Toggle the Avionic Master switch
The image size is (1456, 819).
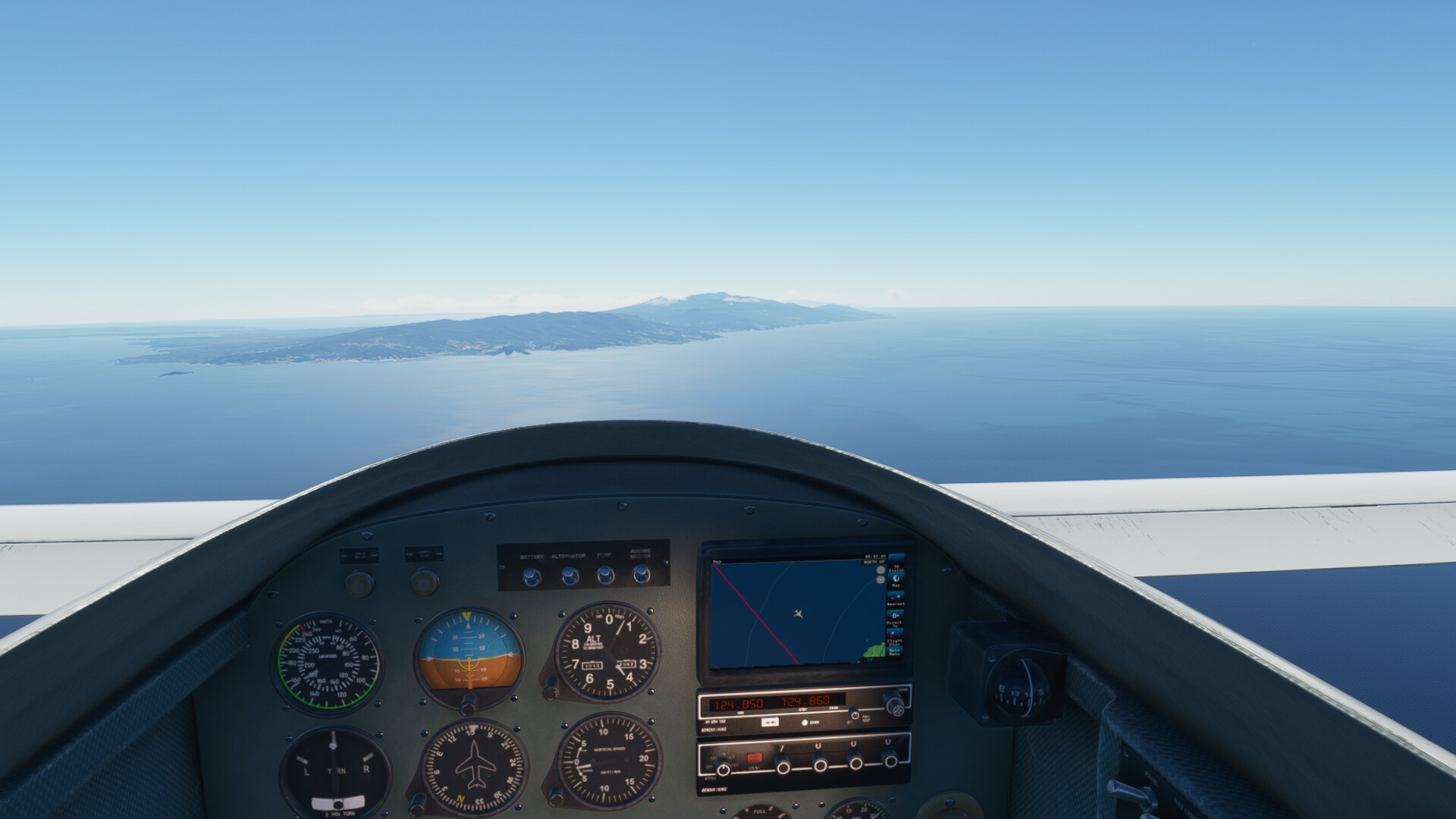click(642, 573)
